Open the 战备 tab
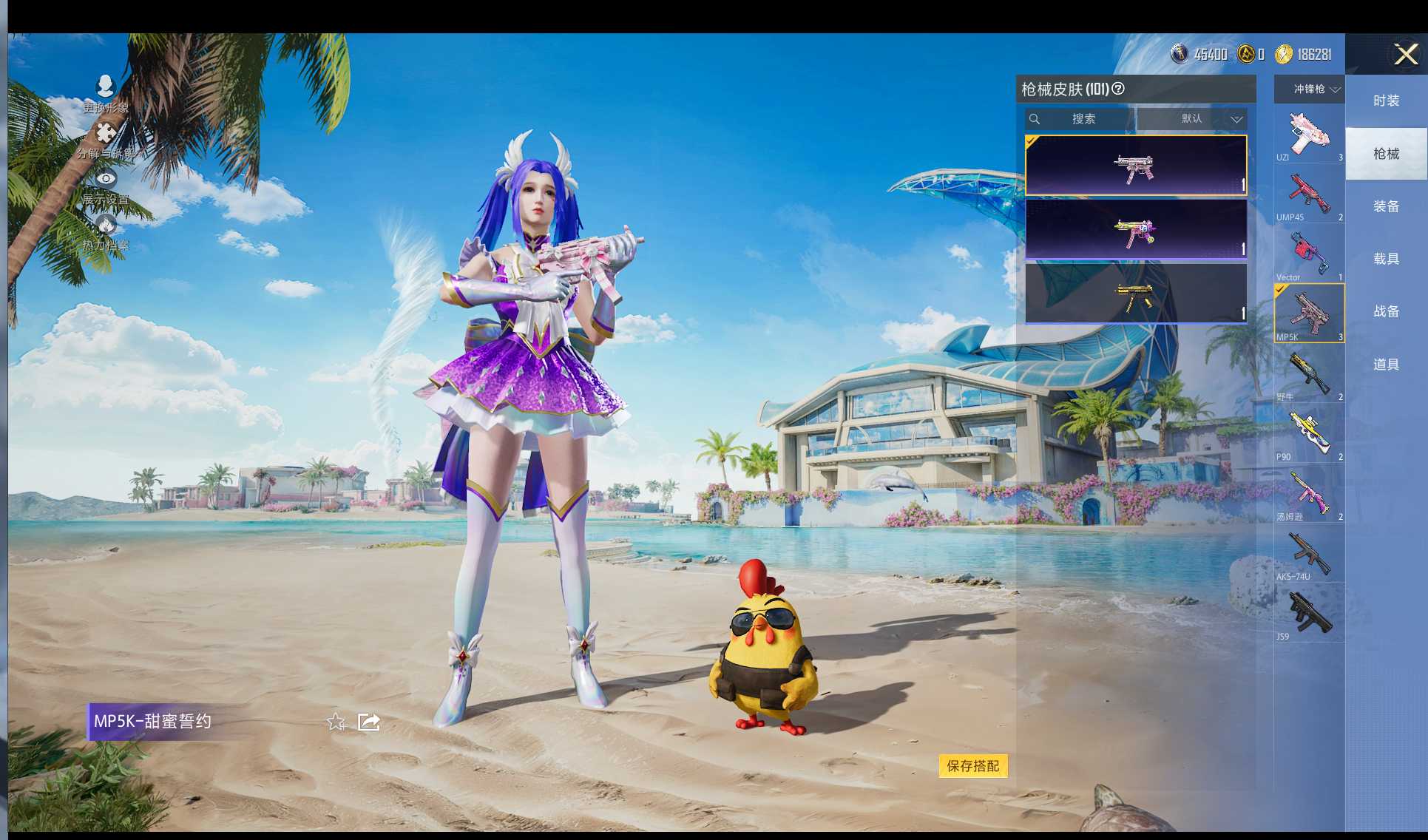1428x840 pixels. point(1386,311)
